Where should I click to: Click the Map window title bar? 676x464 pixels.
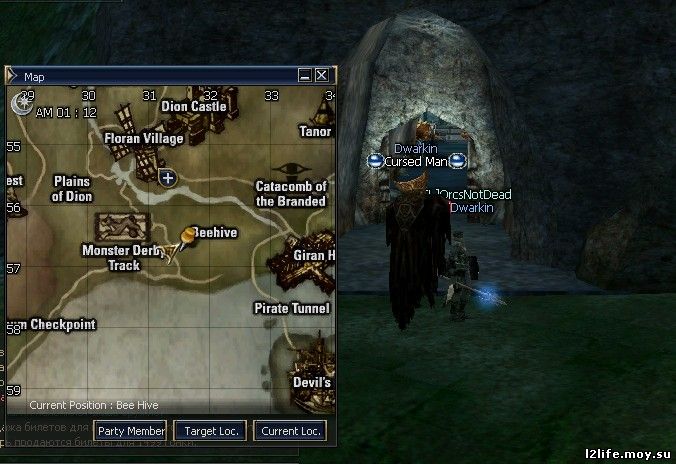tap(150, 75)
